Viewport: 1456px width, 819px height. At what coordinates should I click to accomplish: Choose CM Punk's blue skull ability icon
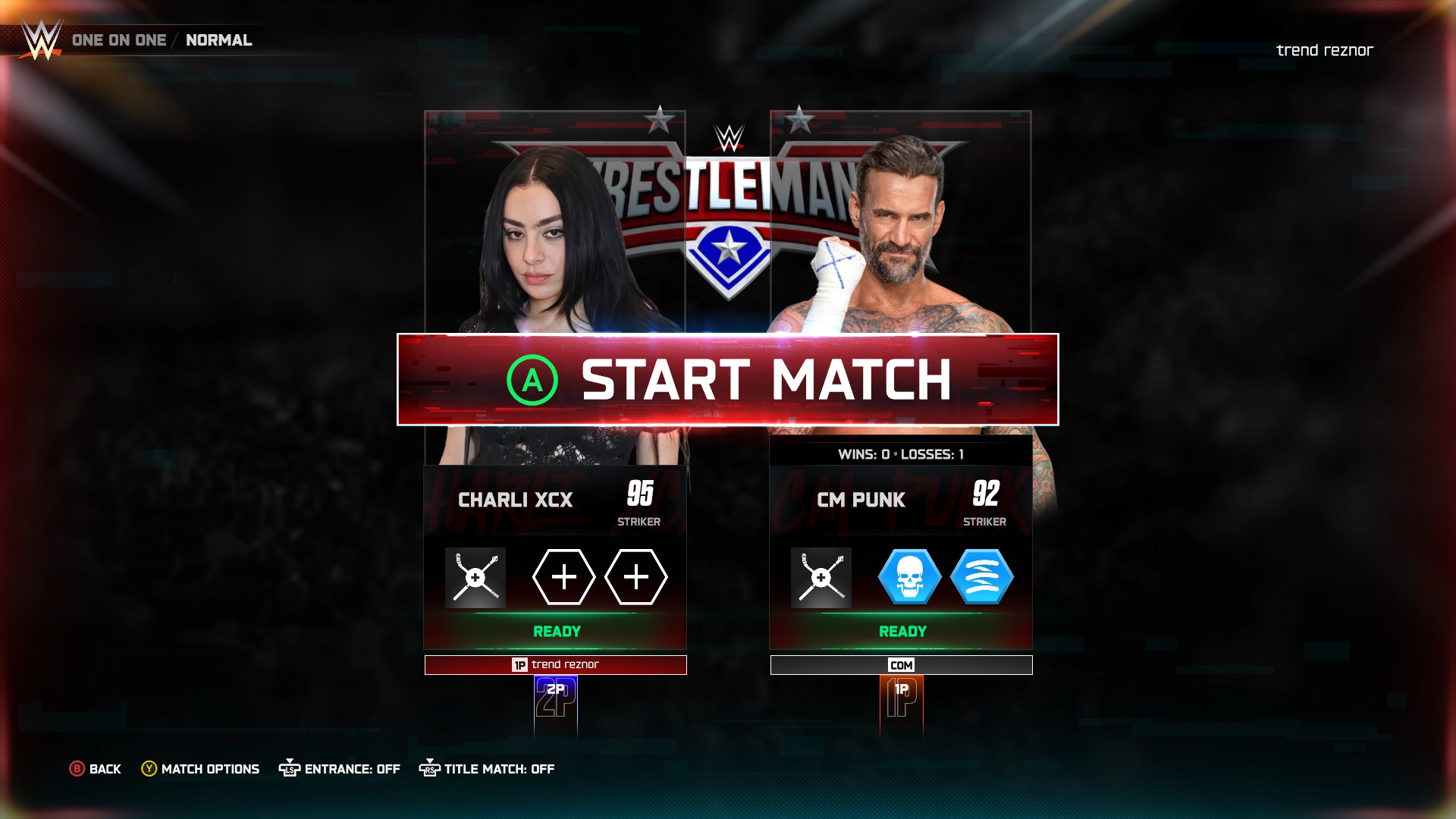pos(909,578)
